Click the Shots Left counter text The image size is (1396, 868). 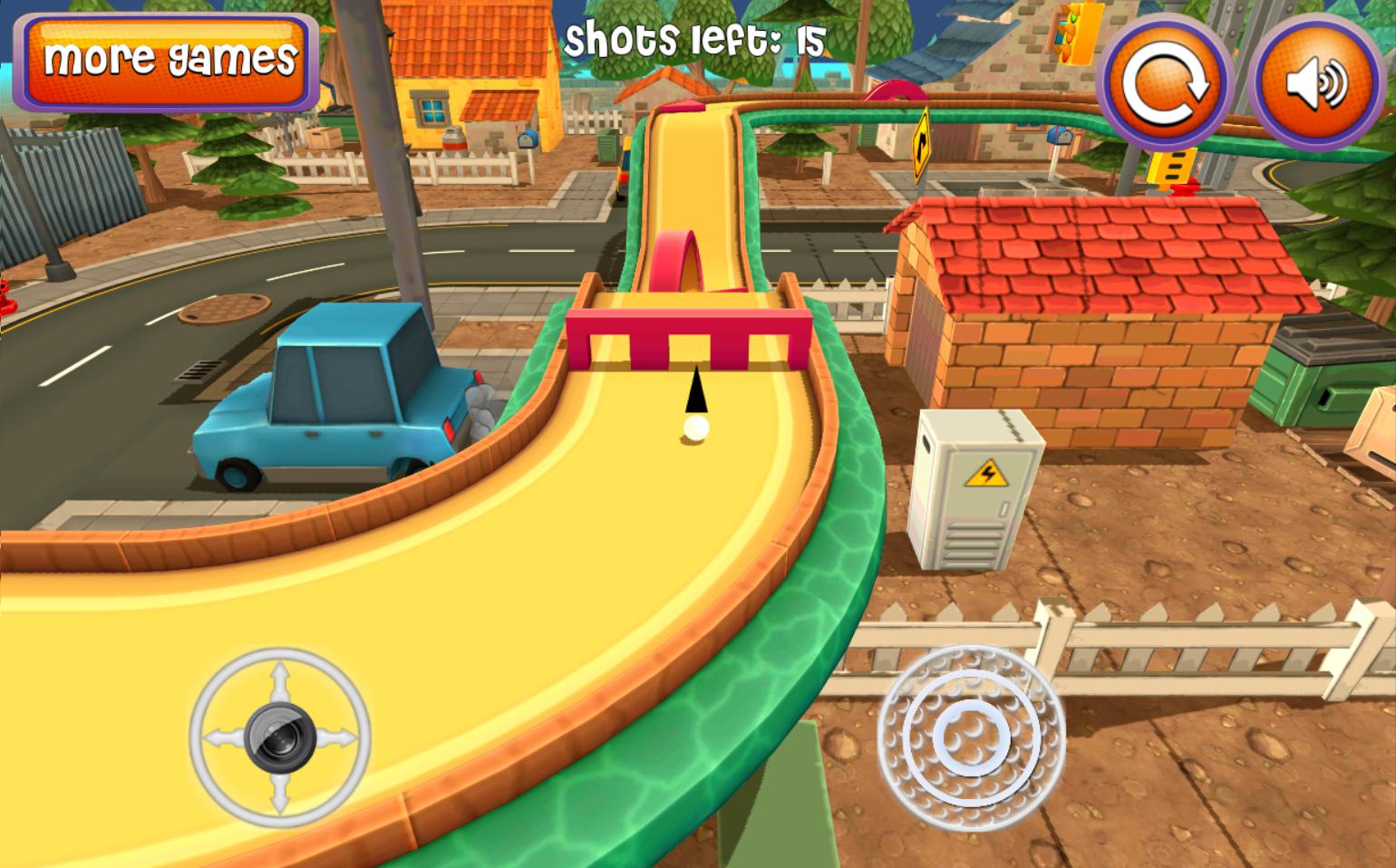(693, 38)
